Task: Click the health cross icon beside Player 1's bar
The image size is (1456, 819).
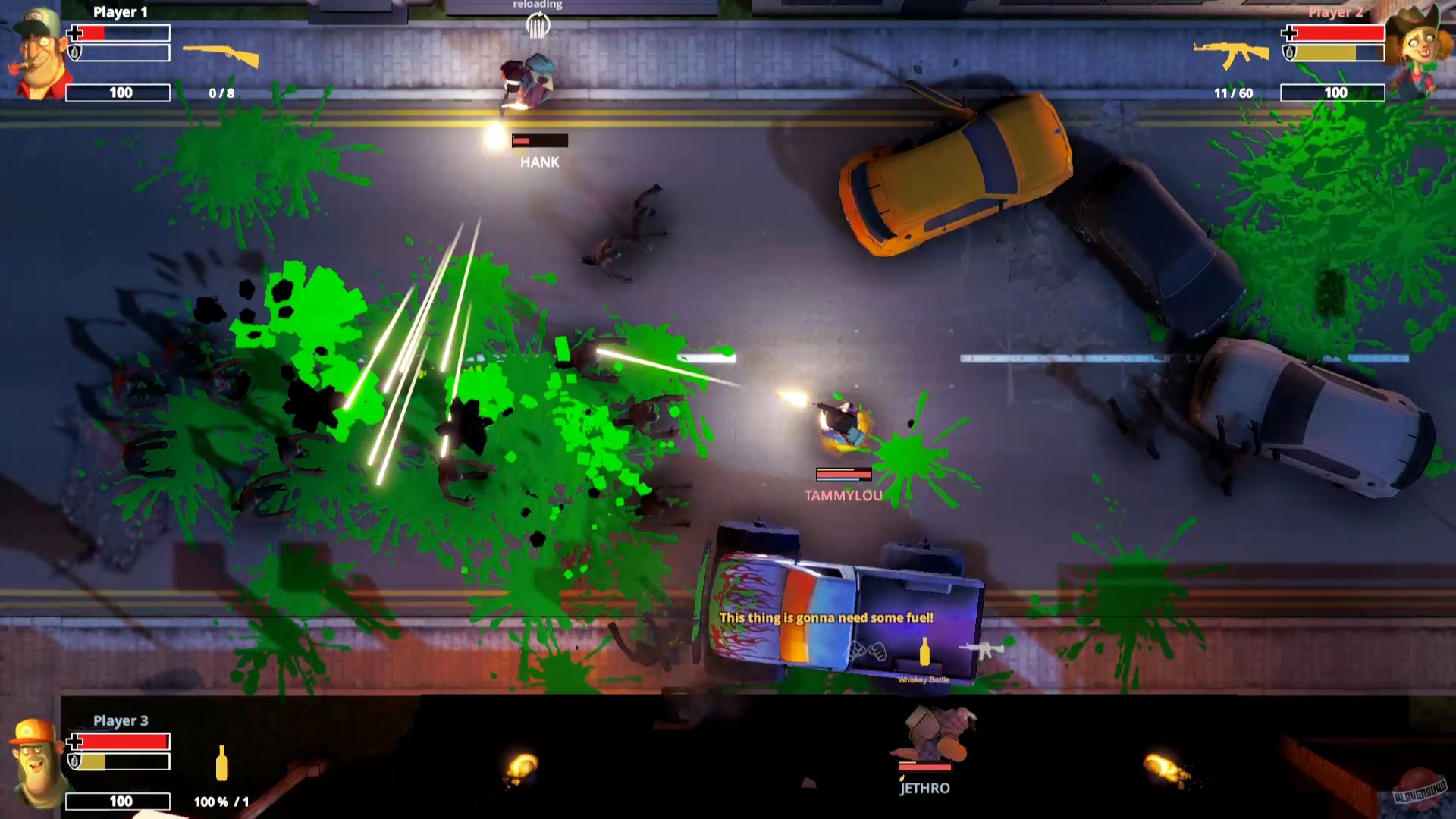Action: [76, 33]
